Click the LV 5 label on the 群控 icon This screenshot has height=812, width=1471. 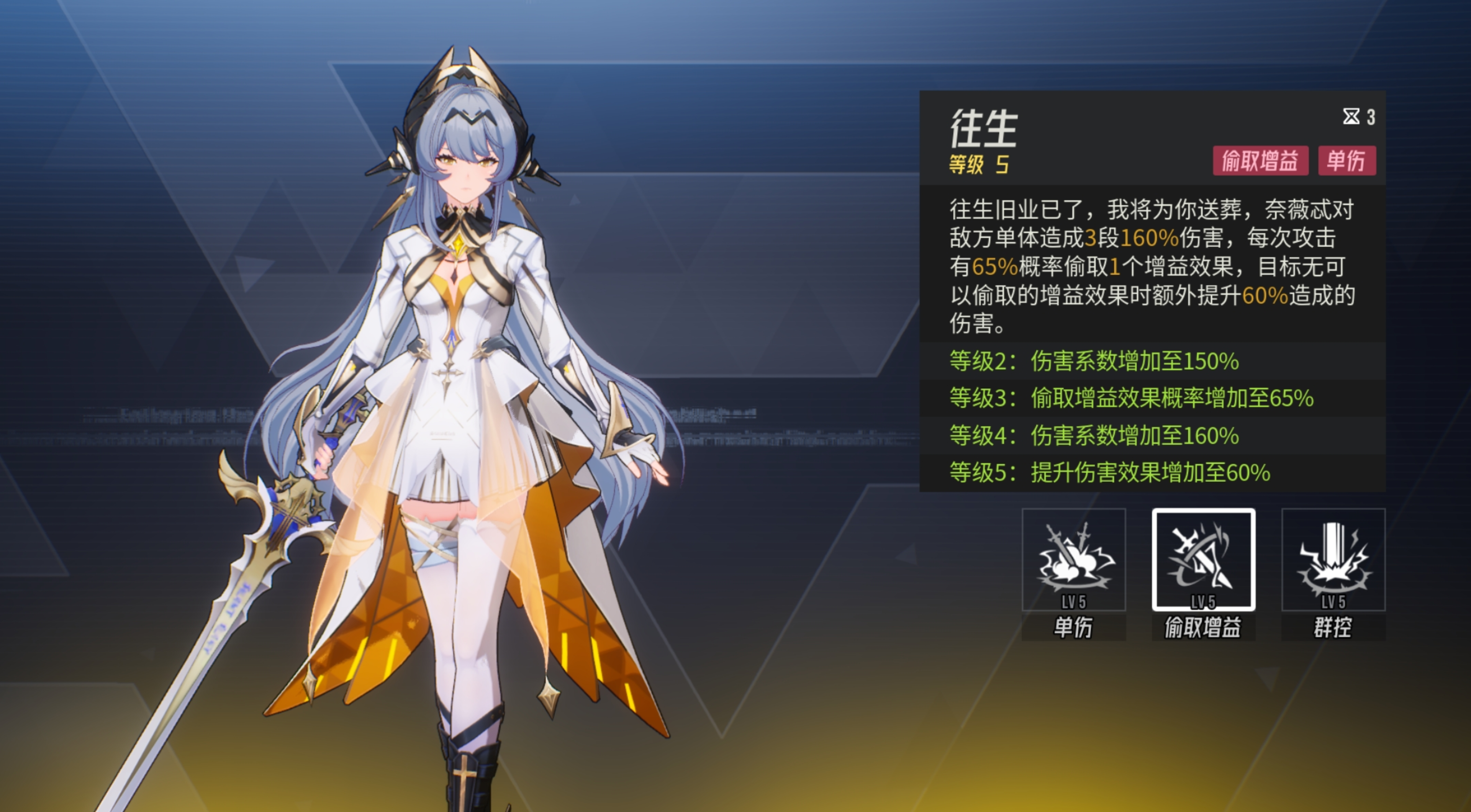(x=1333, y=601)
